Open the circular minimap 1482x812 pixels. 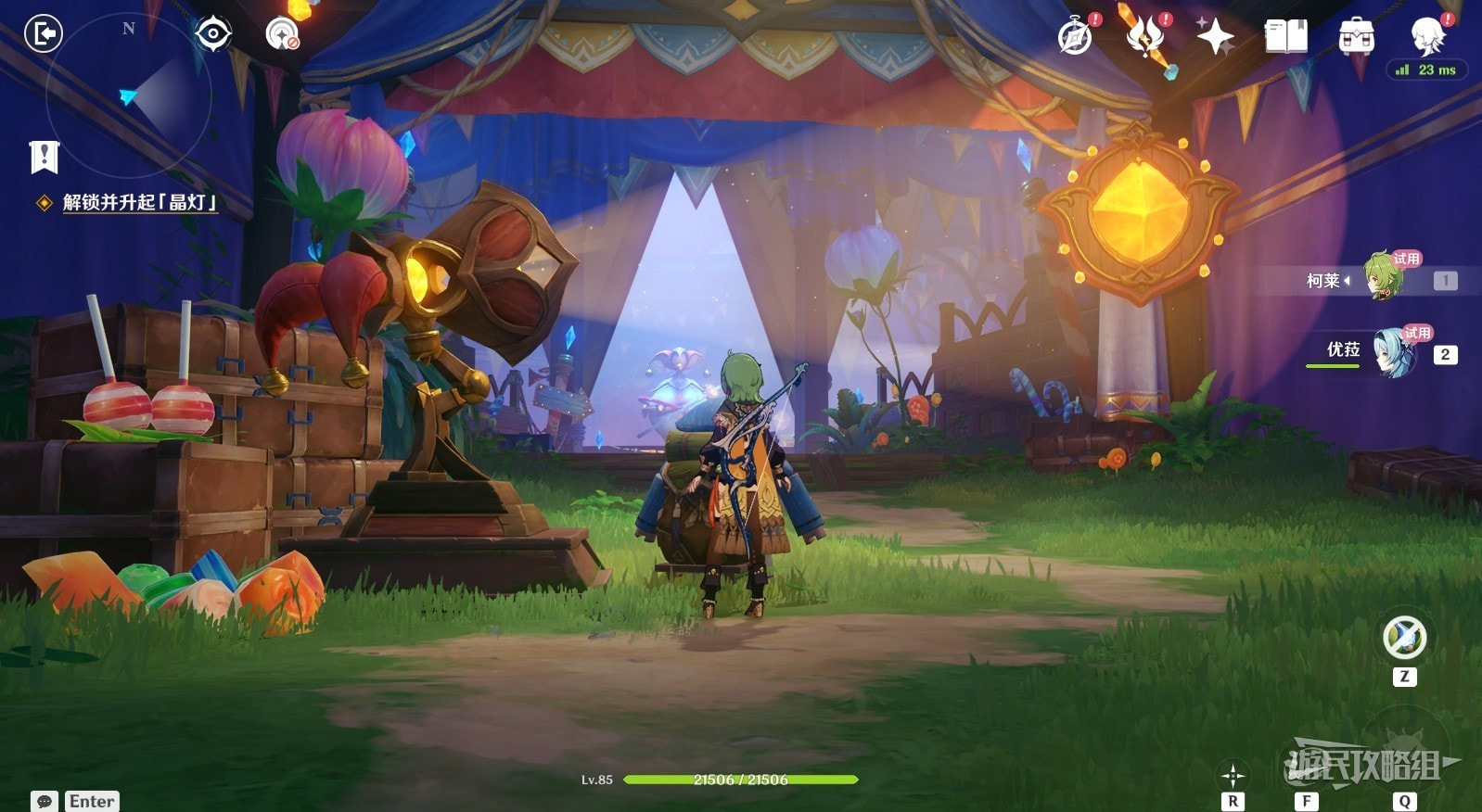click(129, 95)
